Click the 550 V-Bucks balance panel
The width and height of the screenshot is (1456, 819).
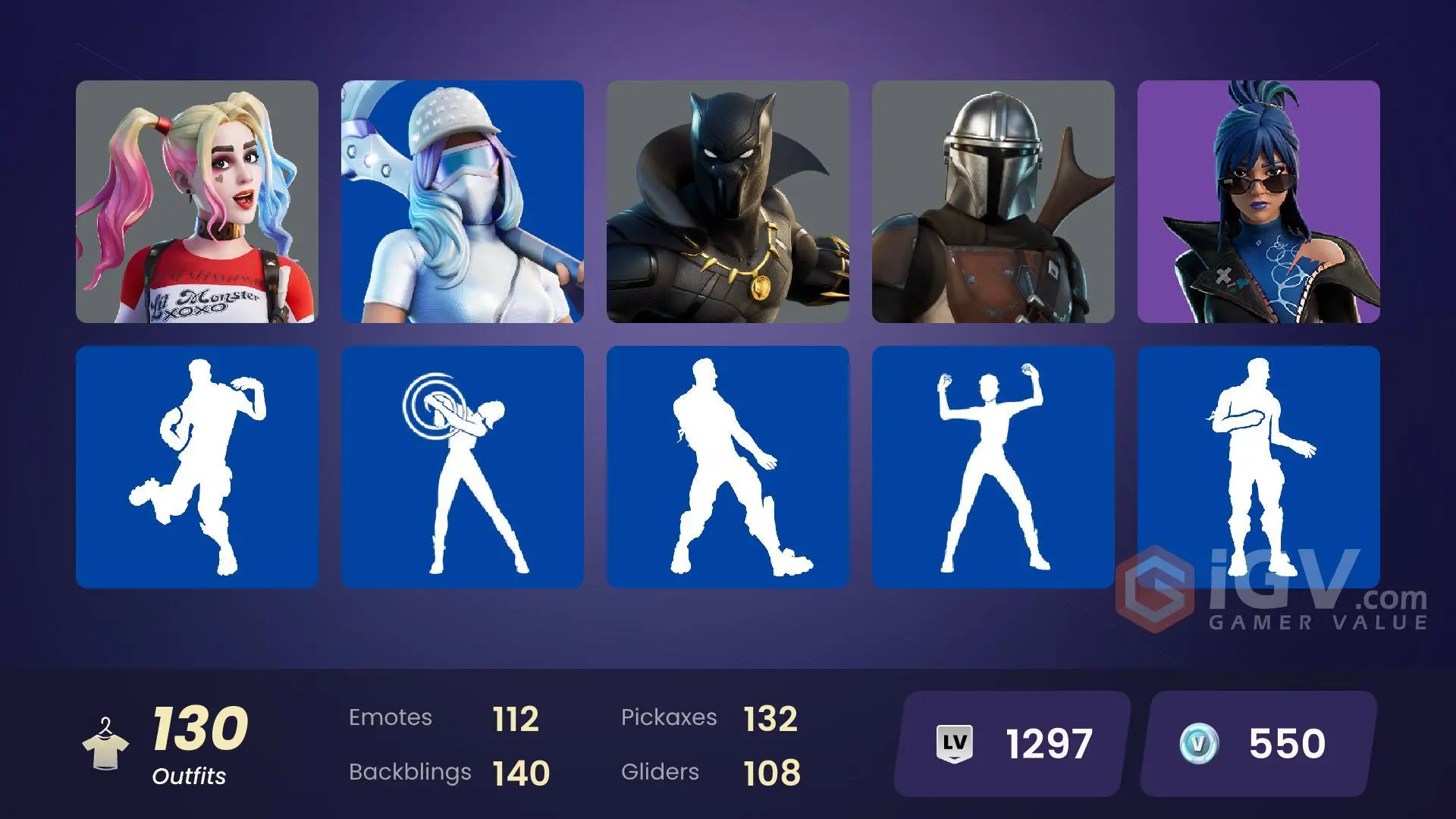click(x=1289, y=744)
